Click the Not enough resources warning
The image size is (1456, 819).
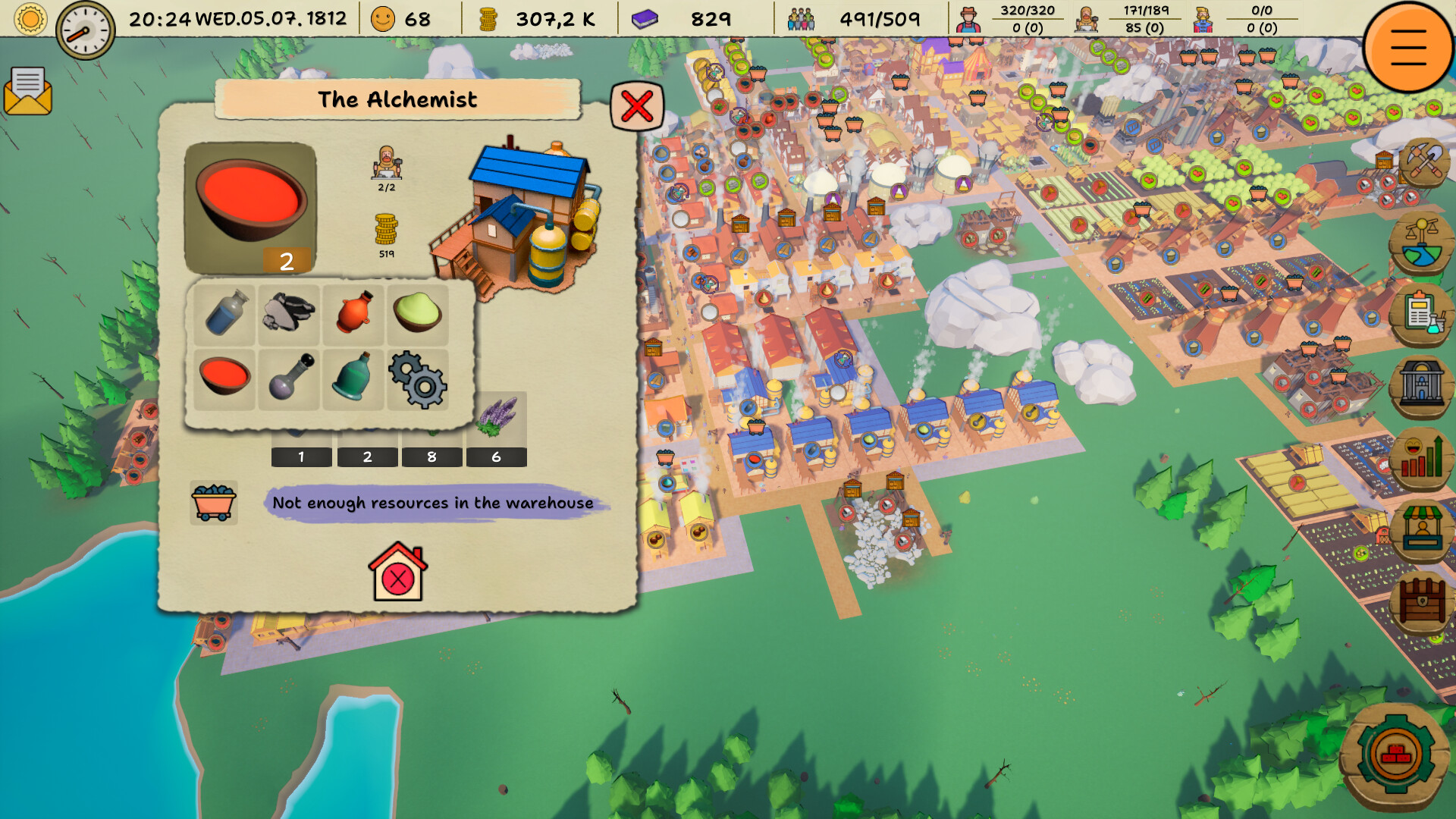432,503
